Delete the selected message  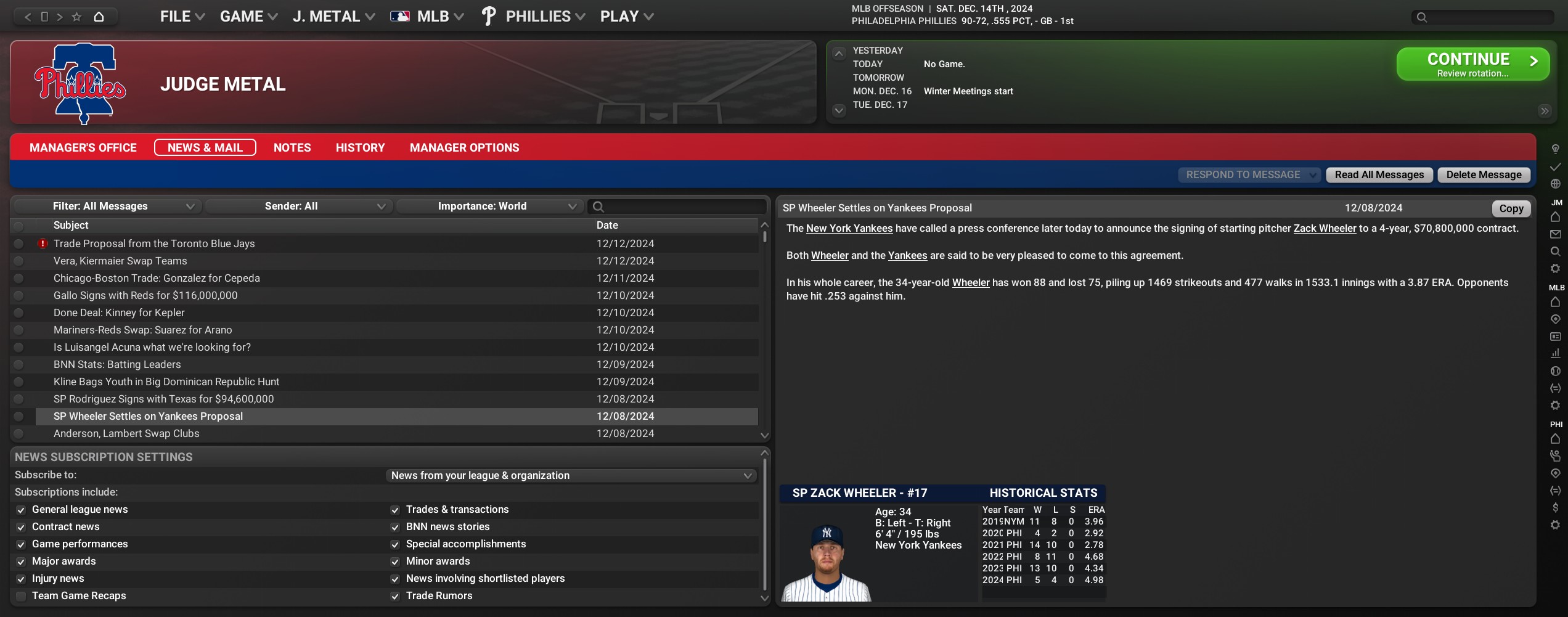(x=1484, y=175)
